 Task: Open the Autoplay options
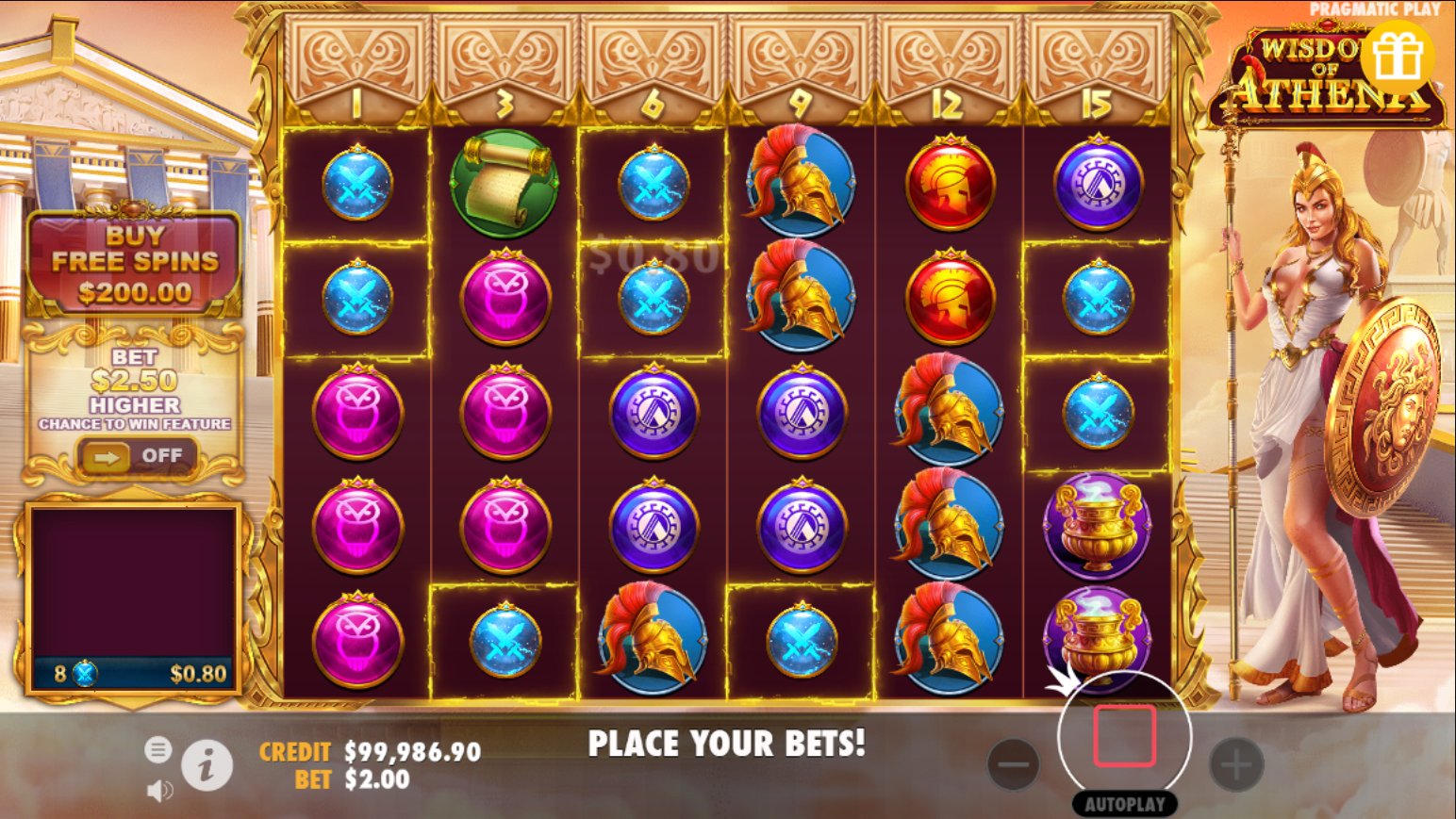1124,804
